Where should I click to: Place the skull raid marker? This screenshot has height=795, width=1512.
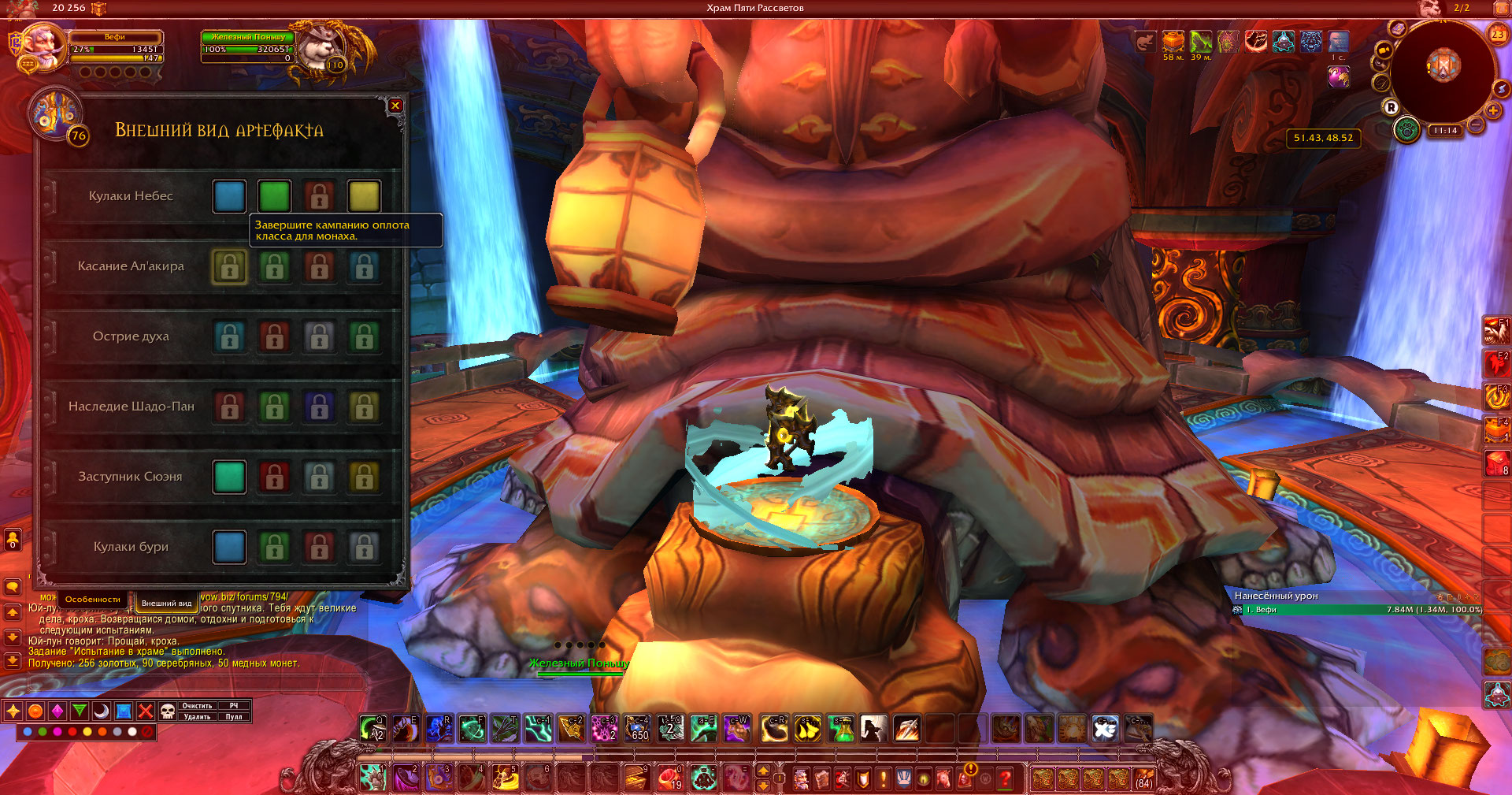tap(168, 711)
